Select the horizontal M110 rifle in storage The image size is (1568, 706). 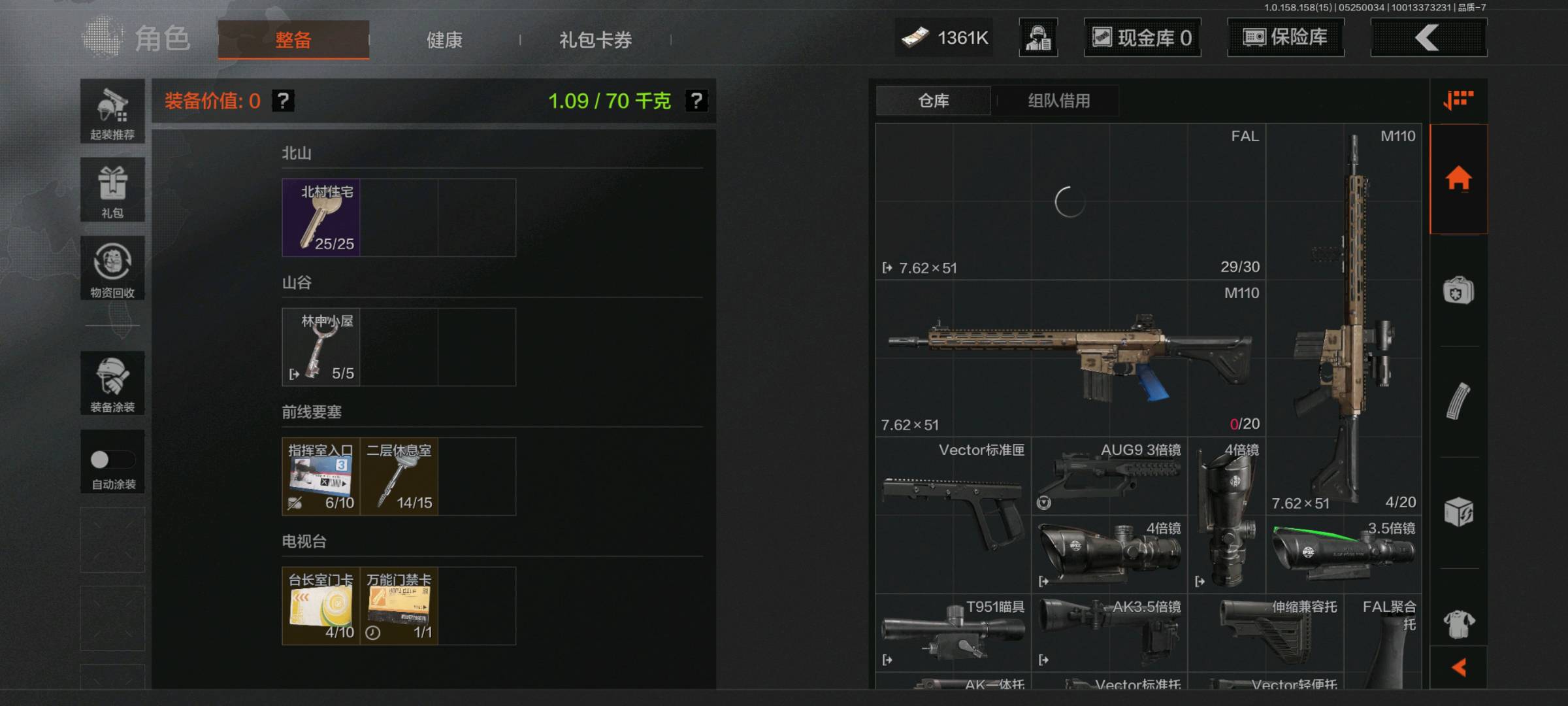tap(1070, 358)
